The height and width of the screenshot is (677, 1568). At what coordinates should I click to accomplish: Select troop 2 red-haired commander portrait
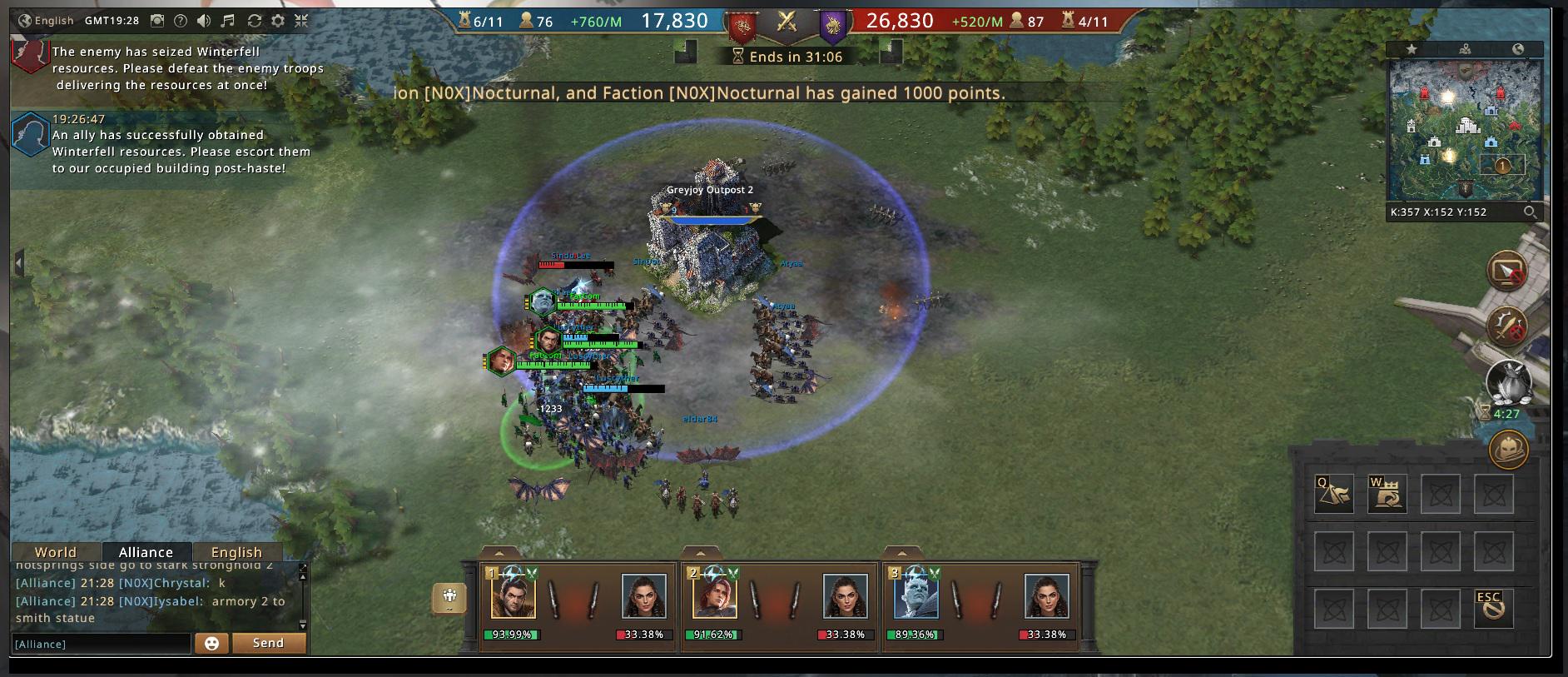point(713,597)
